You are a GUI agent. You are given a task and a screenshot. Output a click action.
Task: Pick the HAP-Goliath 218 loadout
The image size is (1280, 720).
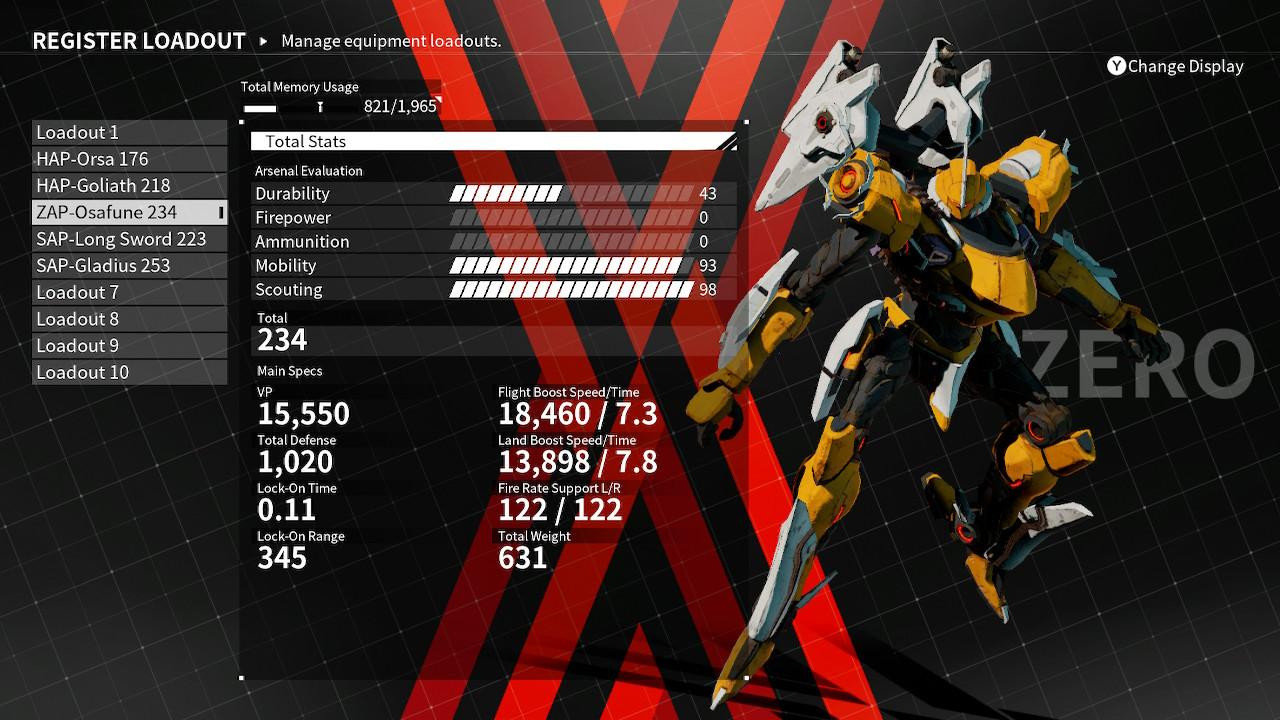[129, 186]
